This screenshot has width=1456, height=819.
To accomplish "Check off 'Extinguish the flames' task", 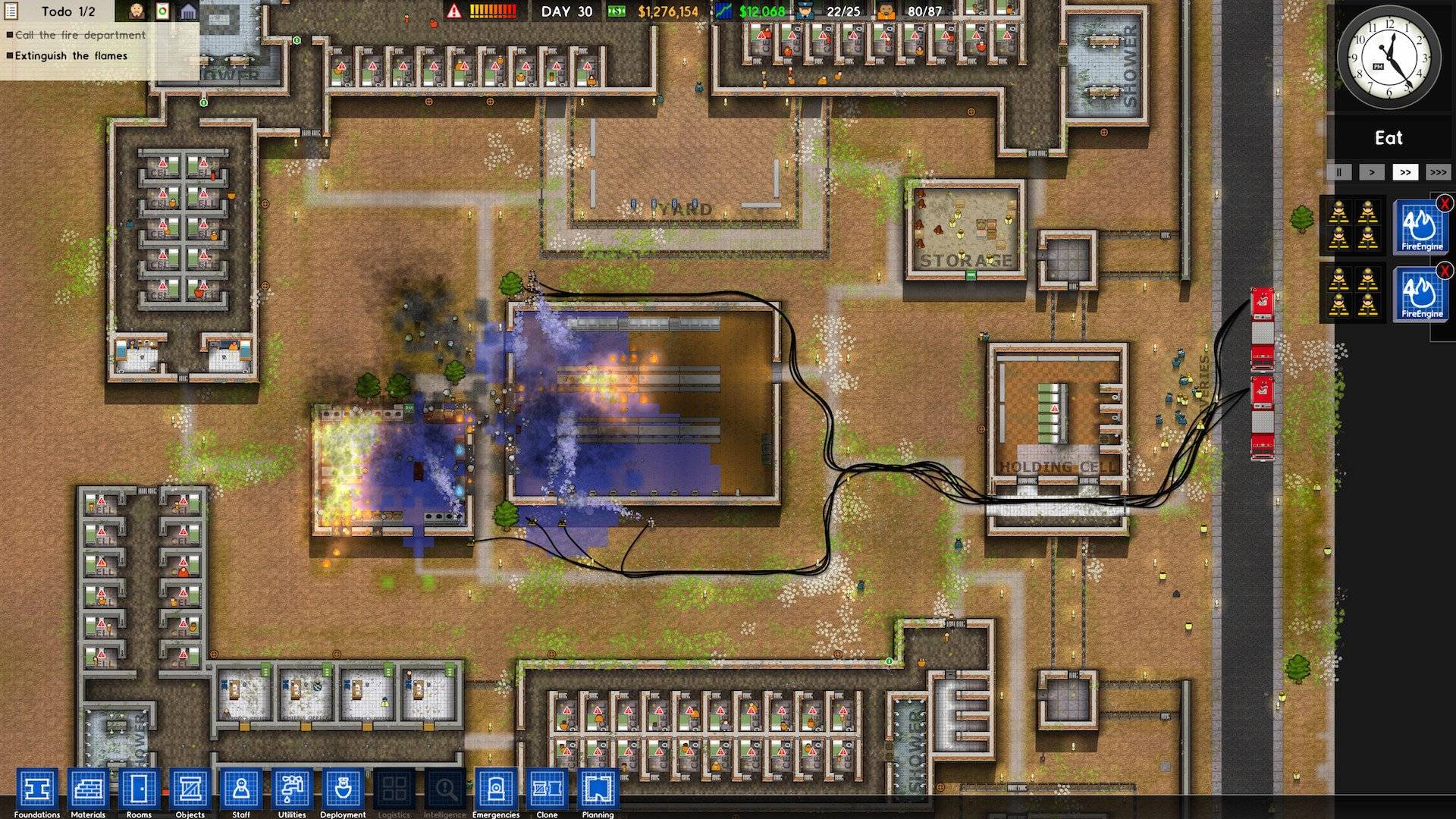I will (x=10, y=55).
